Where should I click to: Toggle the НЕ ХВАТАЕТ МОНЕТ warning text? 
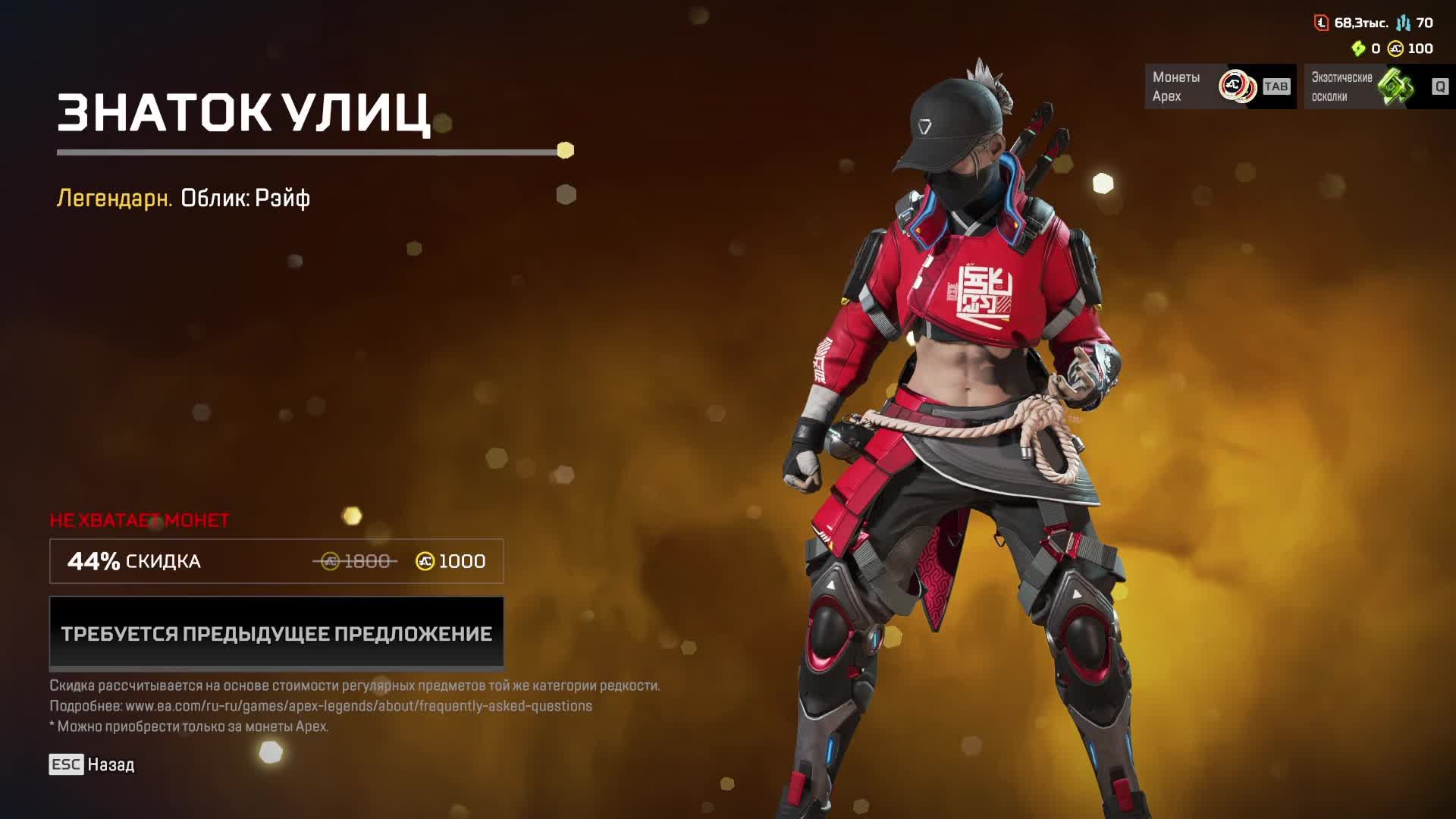pos(140,521)
